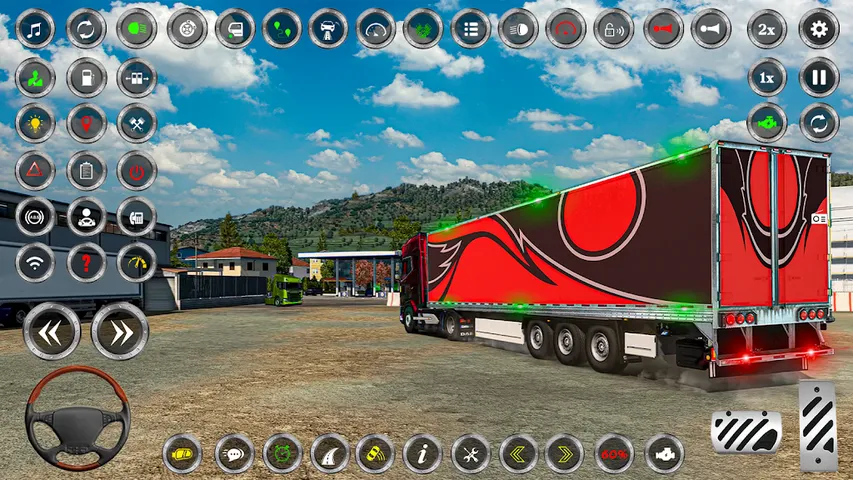
Task: Select the 2x speed button
Action: (767, 28)
